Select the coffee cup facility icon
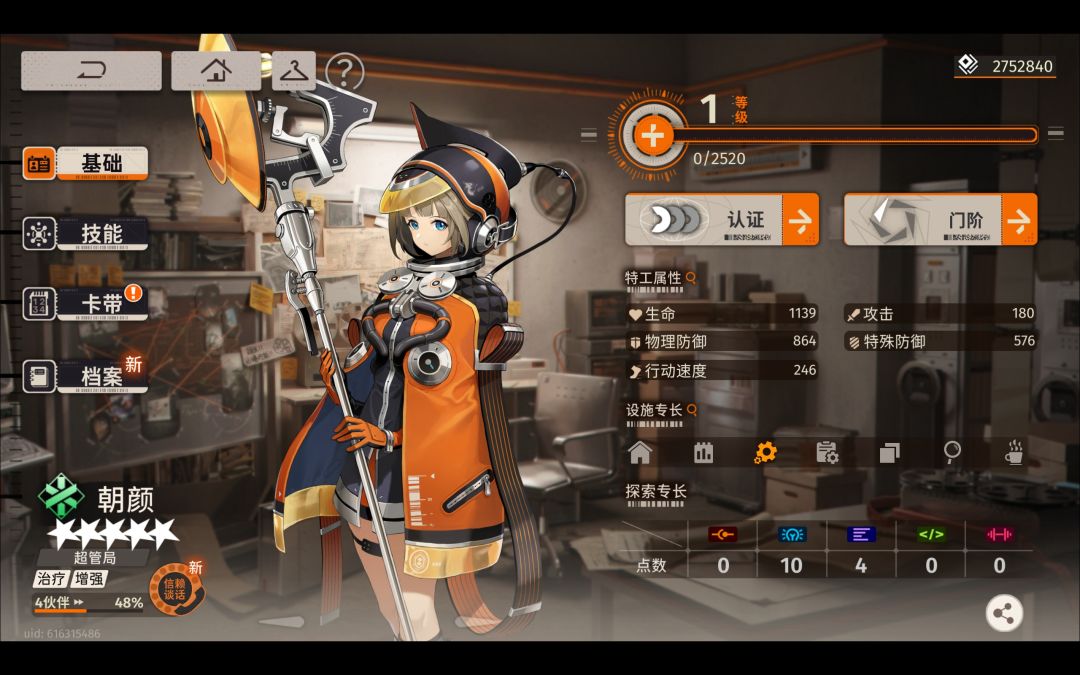 point(1014,453)
